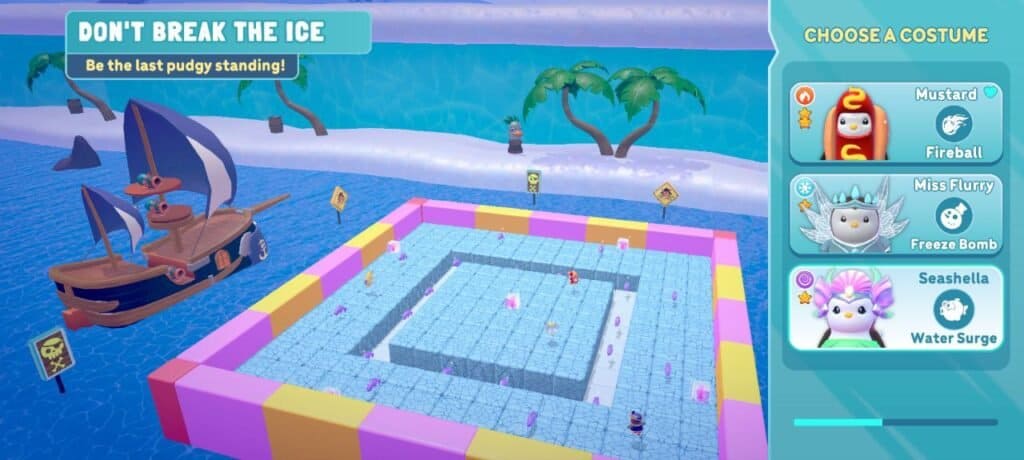This screenshot has height=460, width=1024.
Task: Click the Freeze Bomb ability icon
Action: click(954, 215)
